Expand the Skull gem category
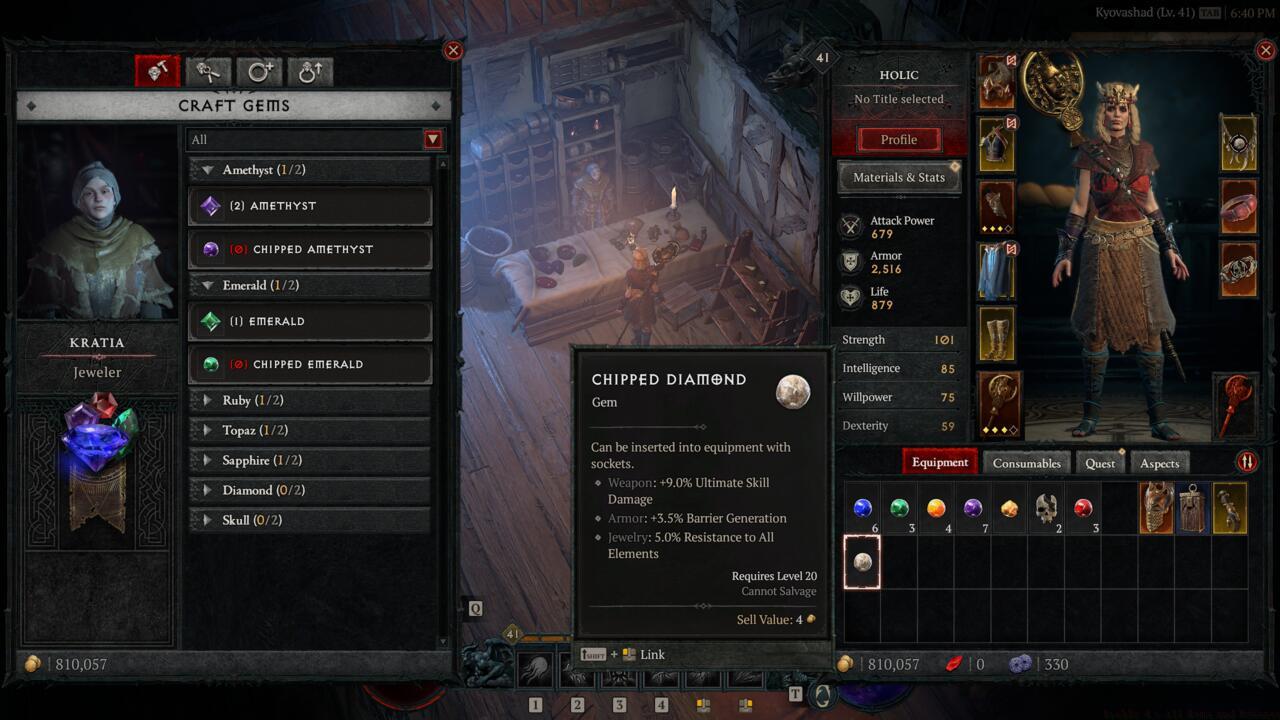 (310, 520)
